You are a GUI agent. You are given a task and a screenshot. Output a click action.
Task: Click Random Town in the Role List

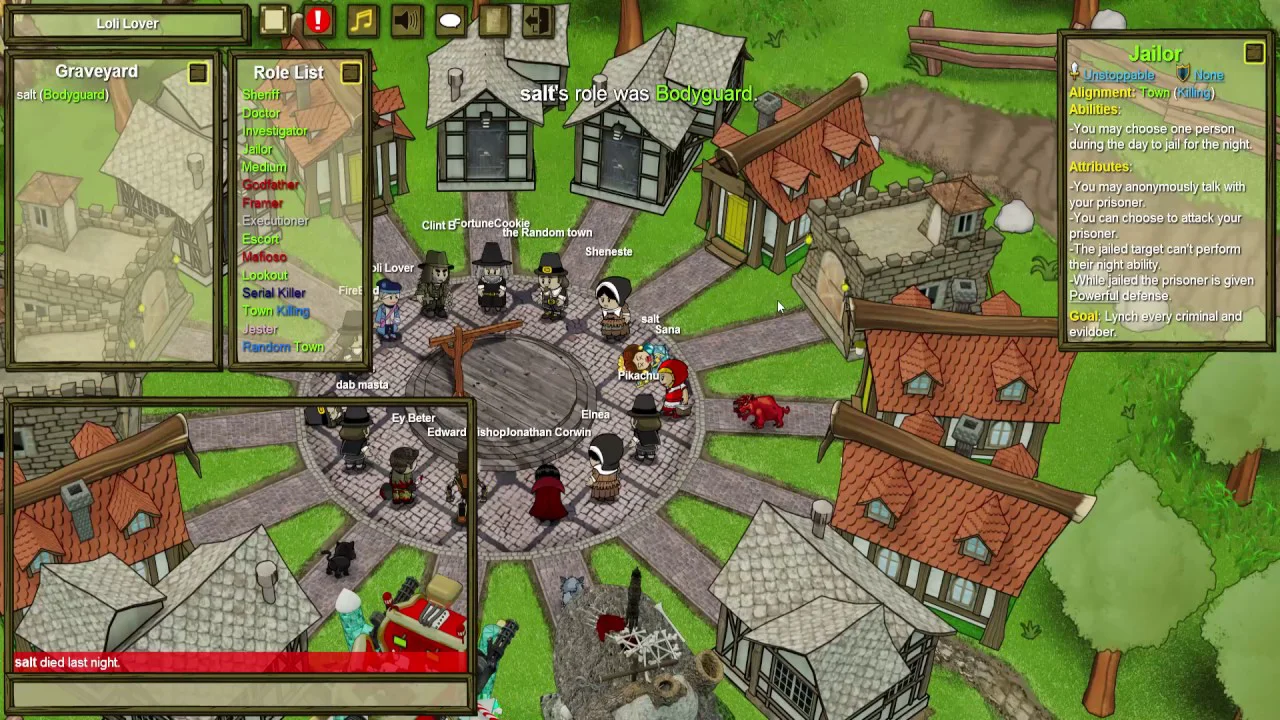(283, 347)
